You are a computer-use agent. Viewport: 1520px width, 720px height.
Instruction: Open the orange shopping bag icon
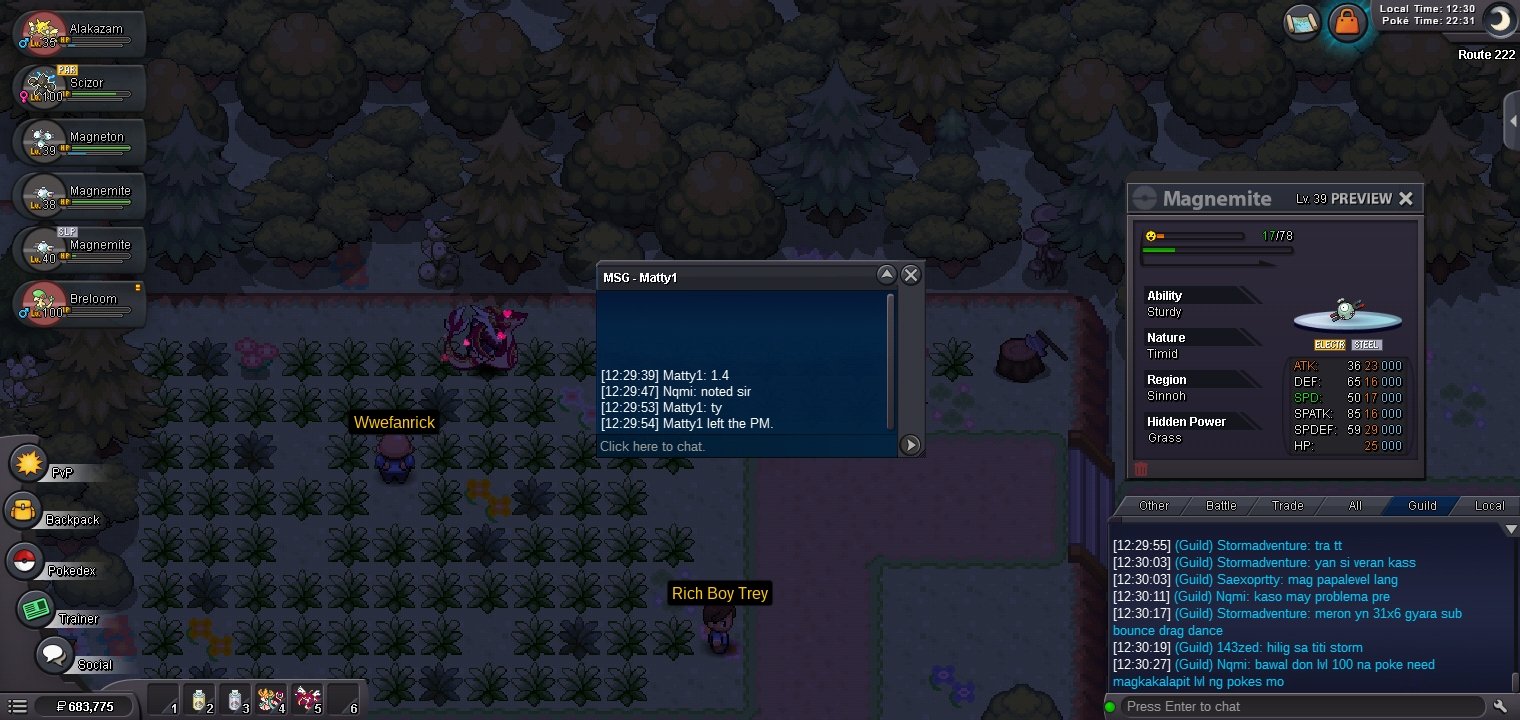click(x=1347, y=22)
